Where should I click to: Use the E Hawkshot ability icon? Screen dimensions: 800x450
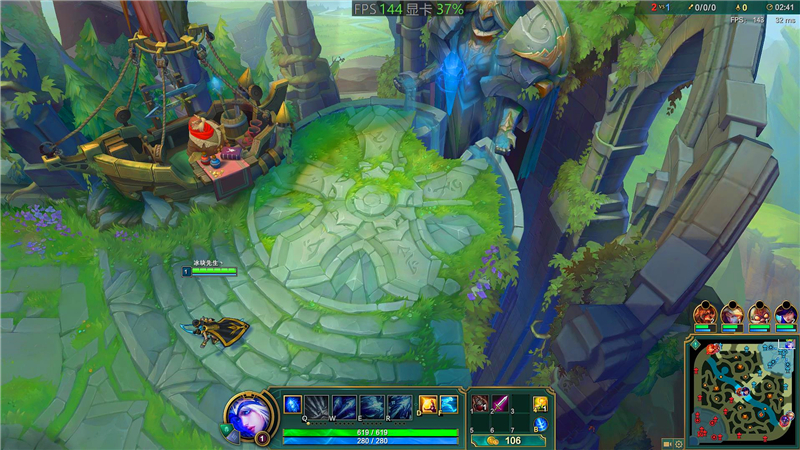[x=373, y=406]
